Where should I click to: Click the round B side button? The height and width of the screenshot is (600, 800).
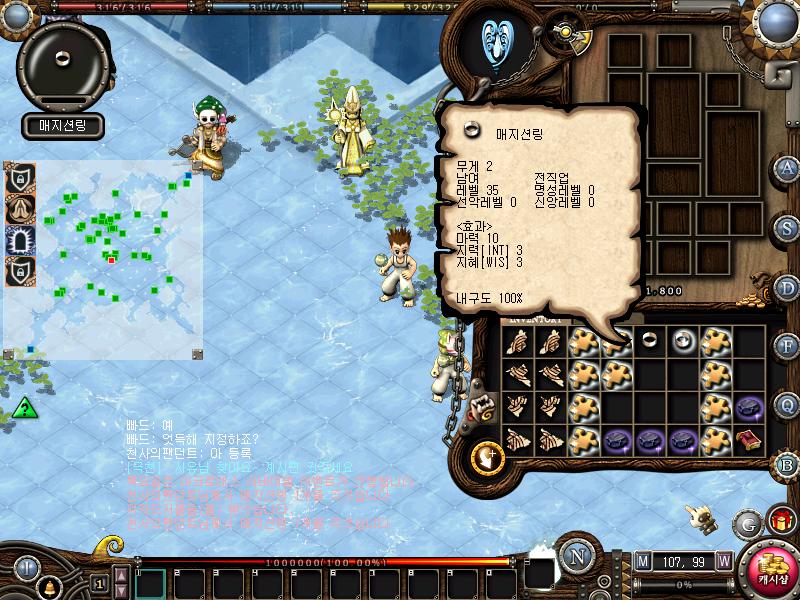pos(787,464)
